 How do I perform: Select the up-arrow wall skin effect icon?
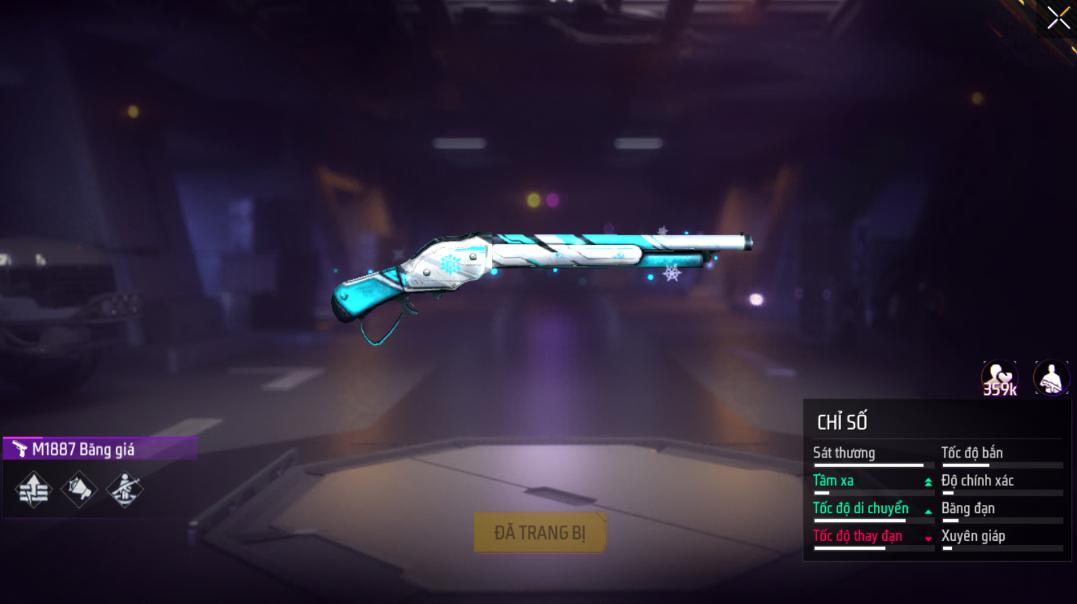click(x=34, y=489)
